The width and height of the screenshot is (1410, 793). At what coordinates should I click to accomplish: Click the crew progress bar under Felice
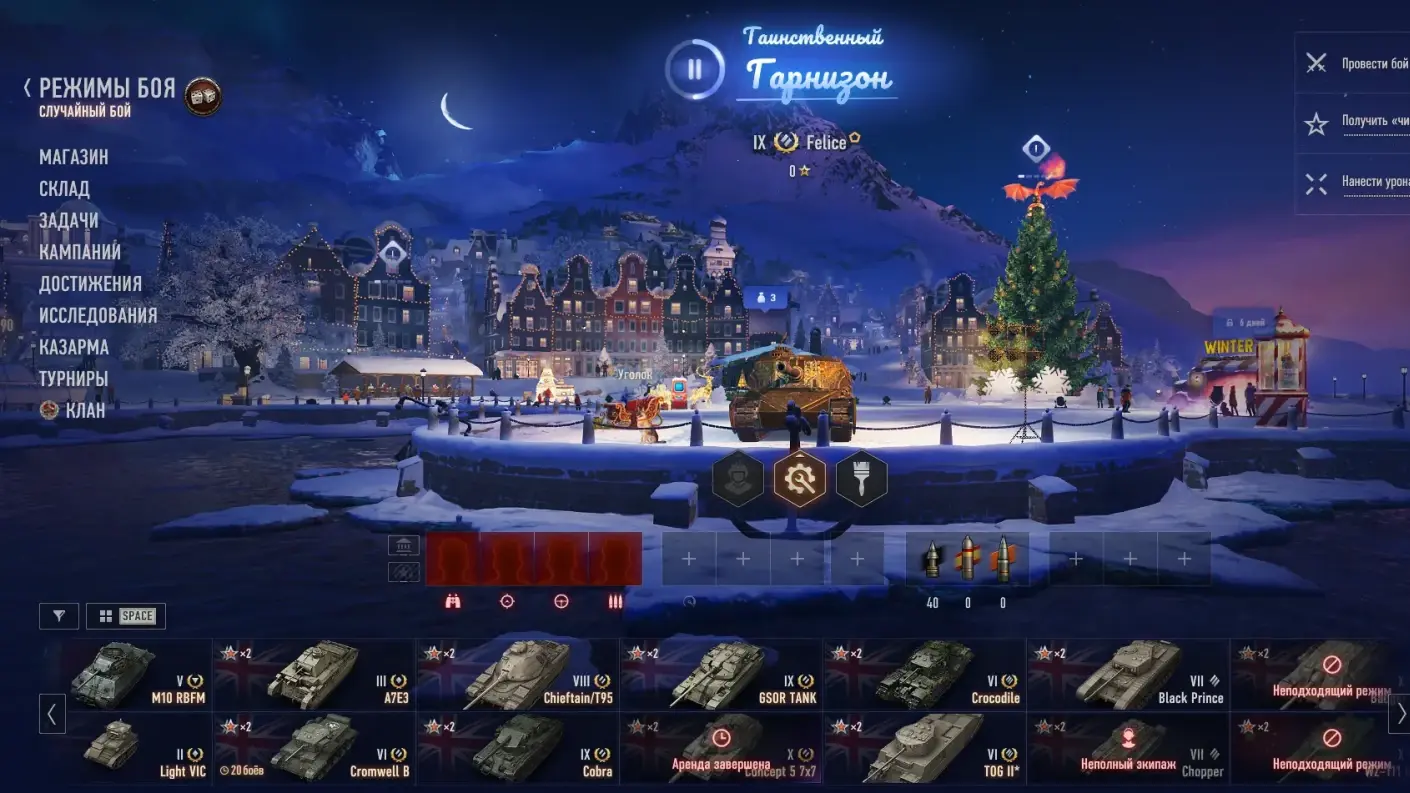click(800, 169)
